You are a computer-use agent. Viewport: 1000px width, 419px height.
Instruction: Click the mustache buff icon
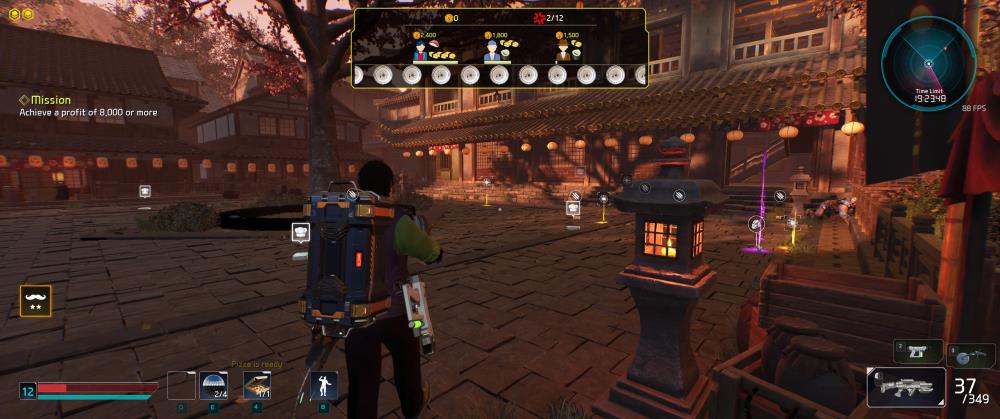35,301
